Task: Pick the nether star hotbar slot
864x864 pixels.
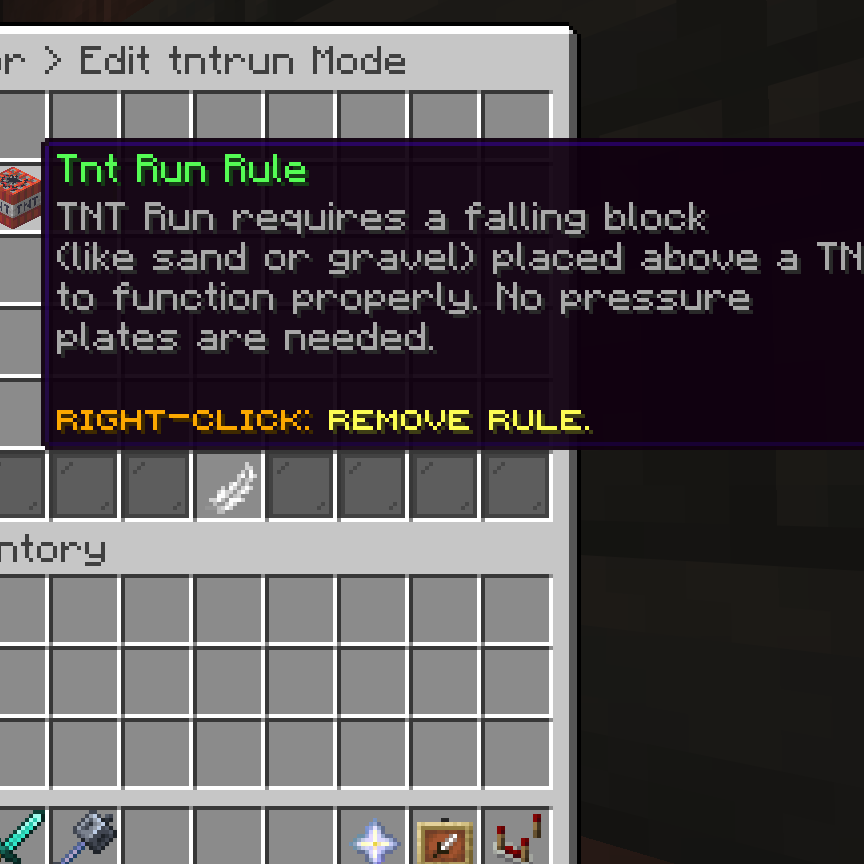Action: click(x=373, y=840)
